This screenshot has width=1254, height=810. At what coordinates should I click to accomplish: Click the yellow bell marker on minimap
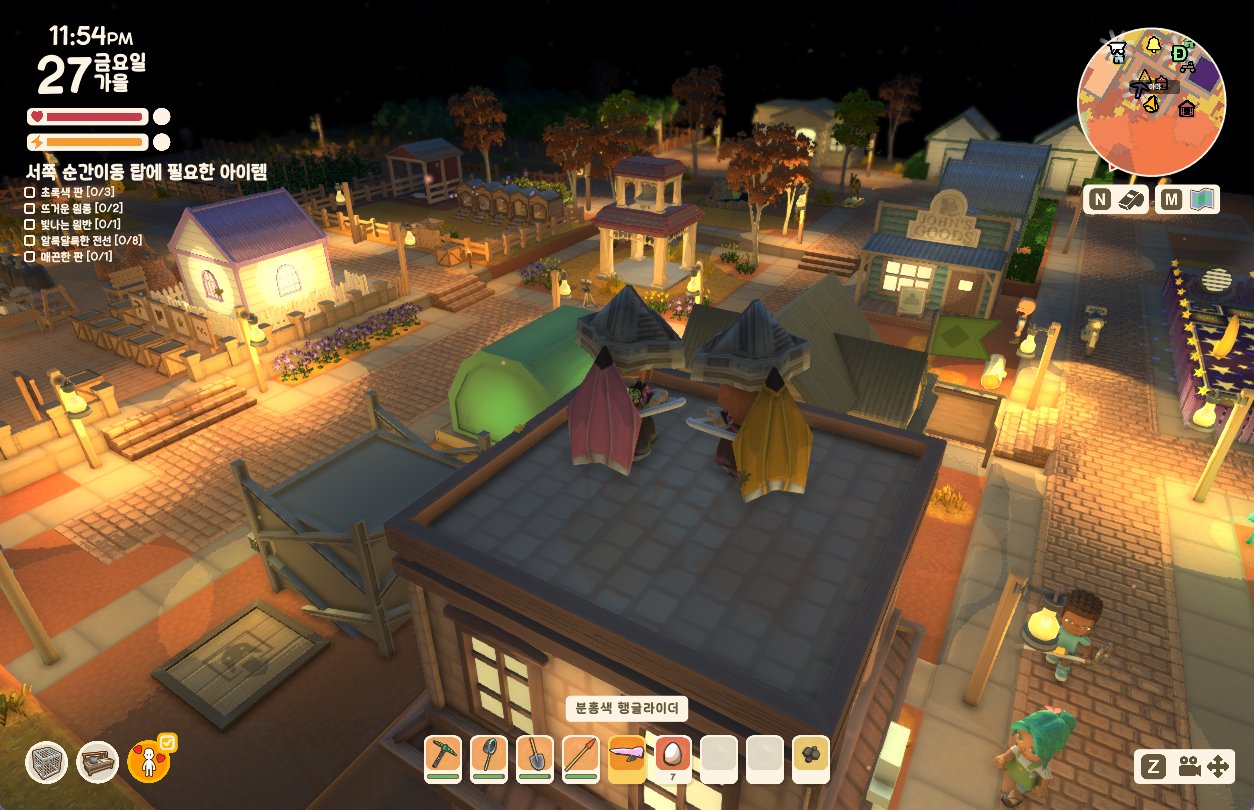1154,44
